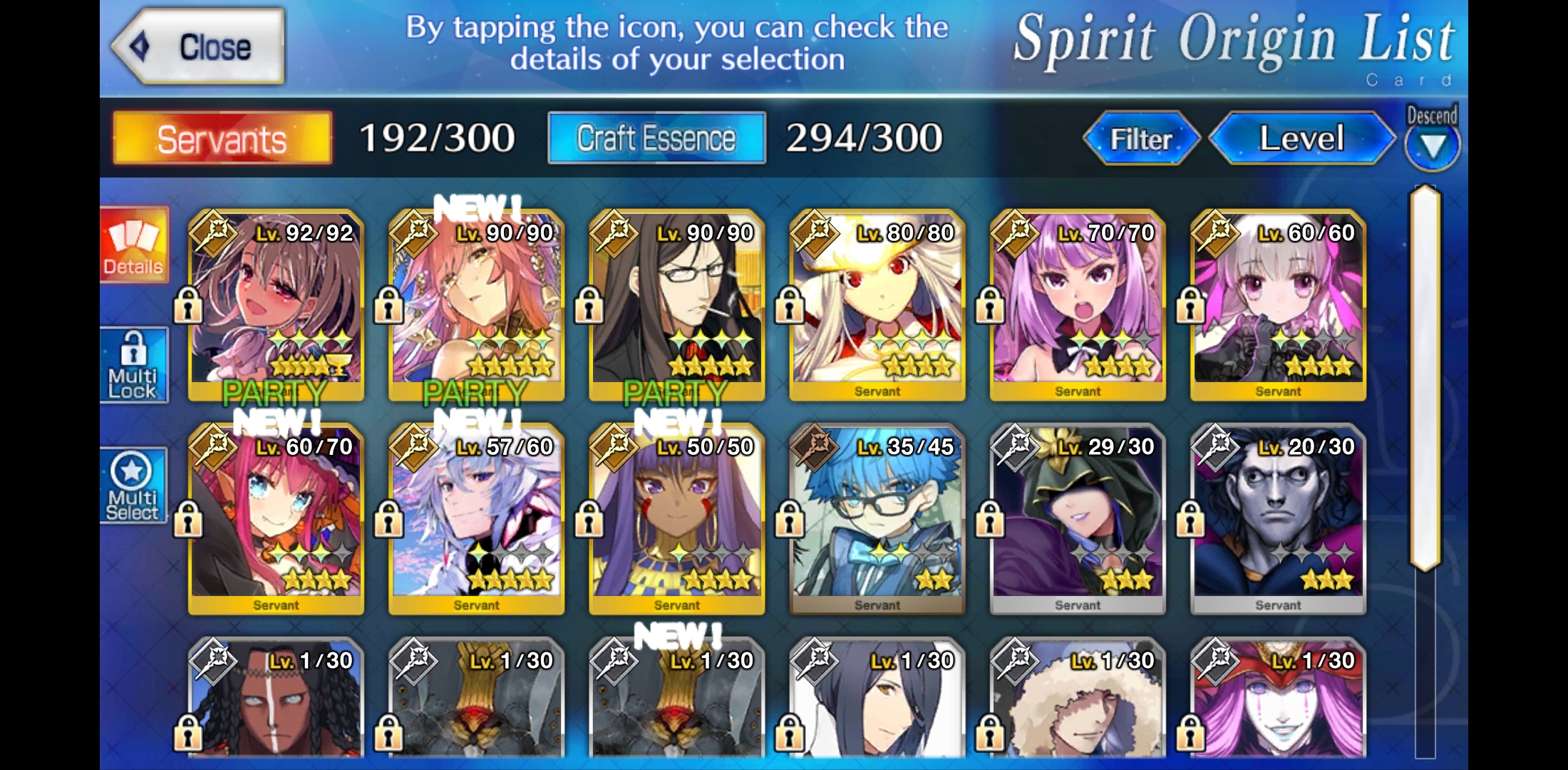Viewport: 1568px width, 770px height.
Task: Open the Filter options
Action: tap(1141, 138)
